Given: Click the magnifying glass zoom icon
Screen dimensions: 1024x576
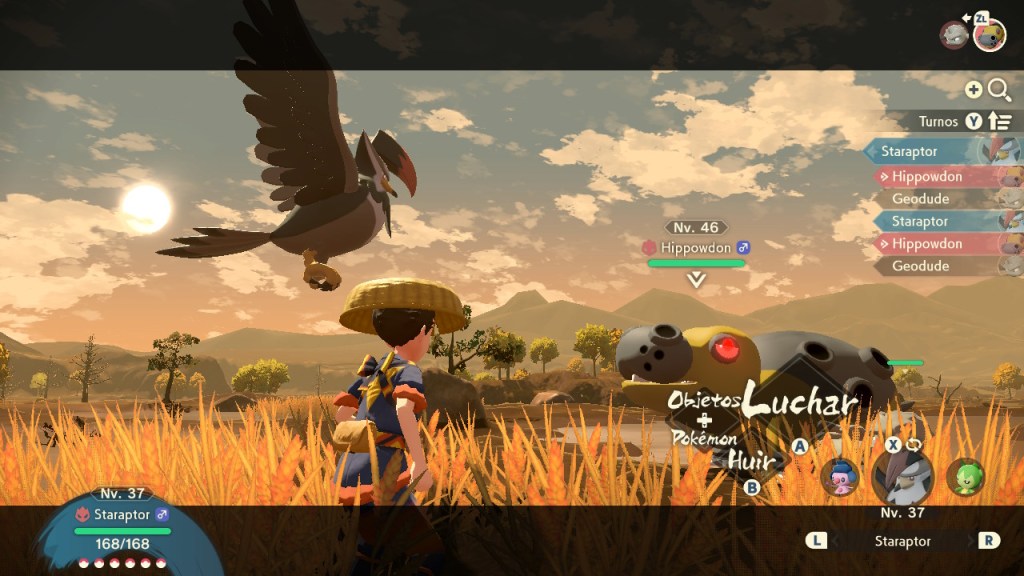Looking at the screenshot, I should 999,90.
